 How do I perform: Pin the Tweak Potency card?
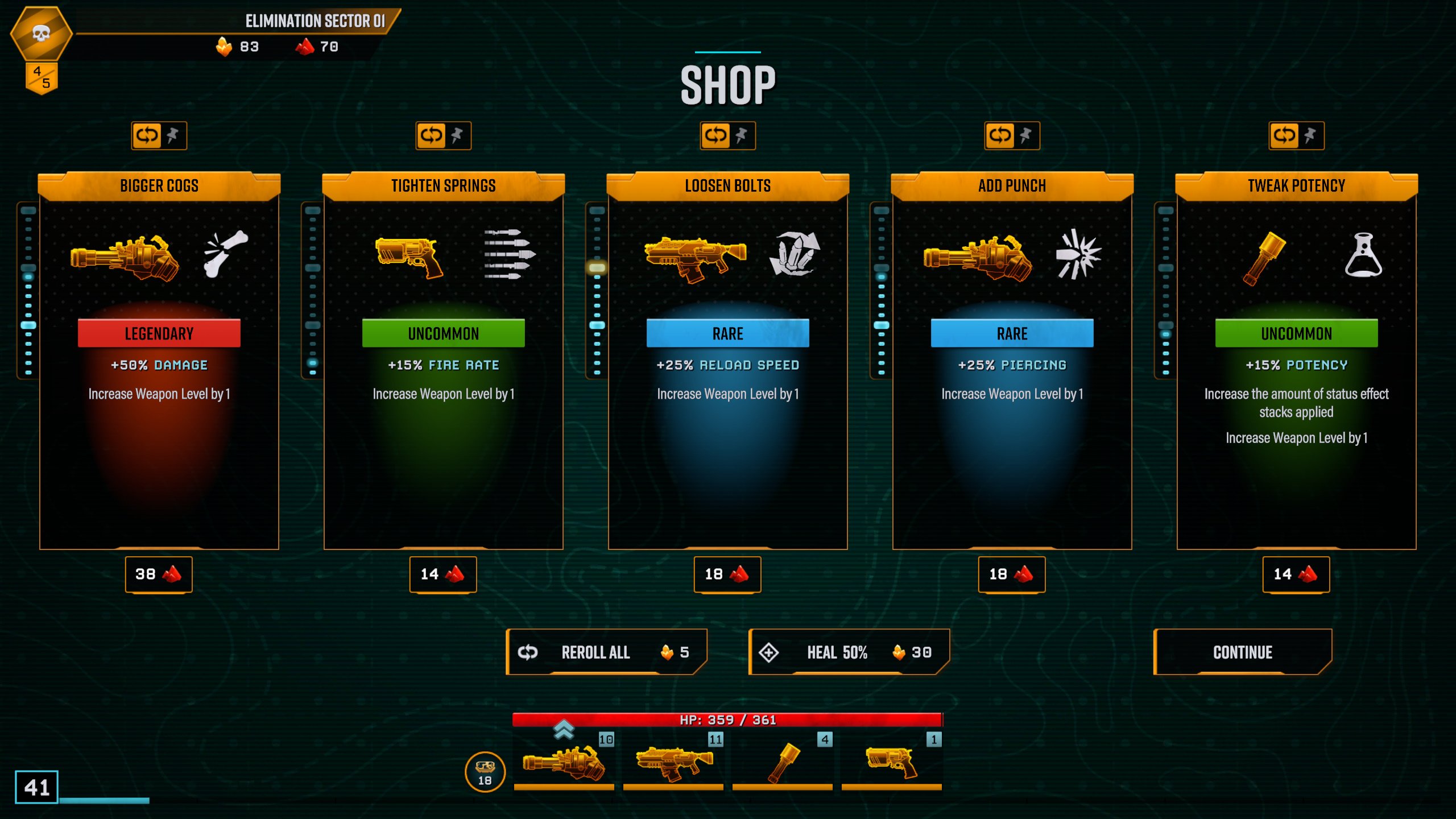[1310, 136]
